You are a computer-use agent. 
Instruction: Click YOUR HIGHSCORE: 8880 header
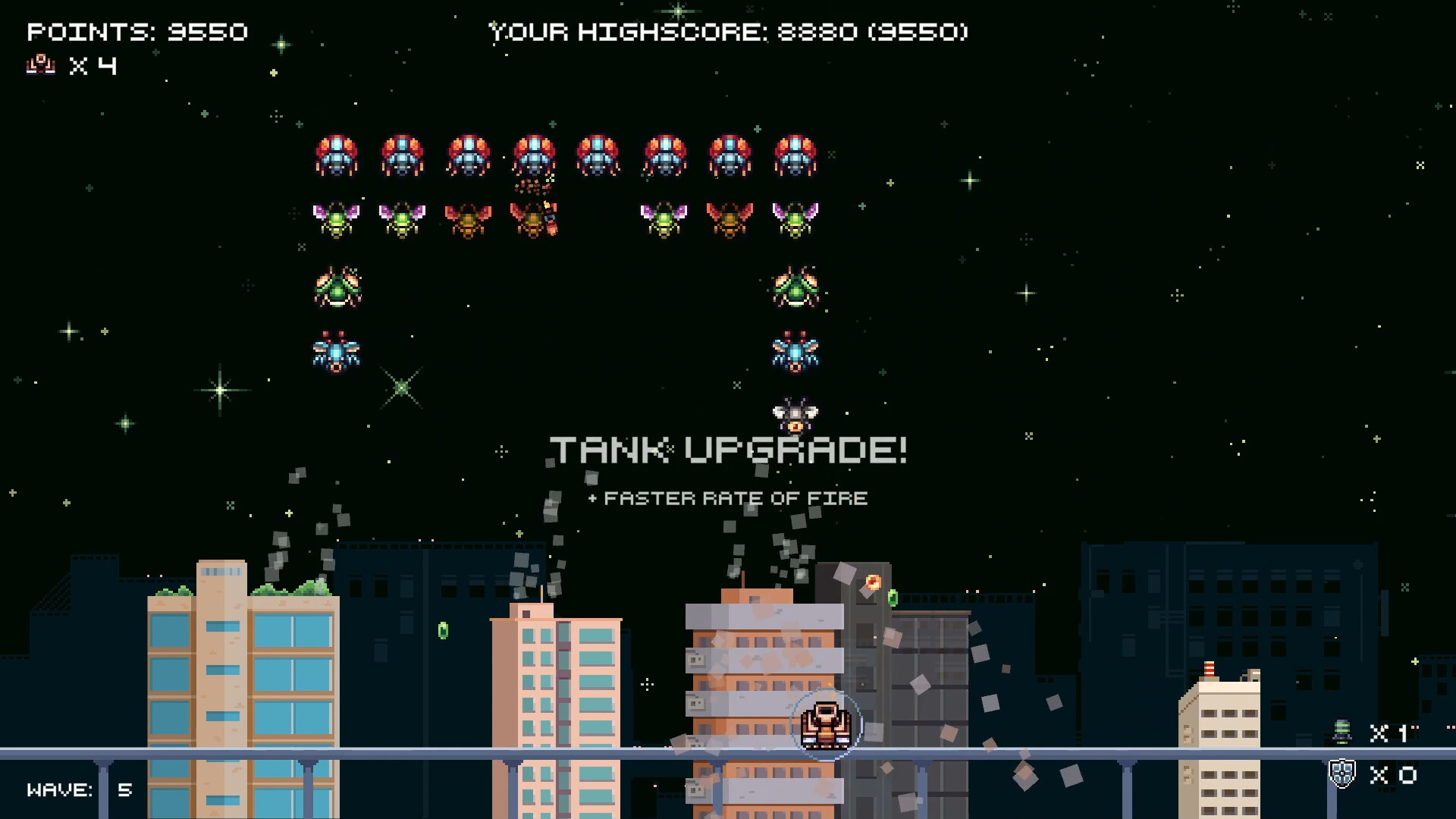[728, 33]
